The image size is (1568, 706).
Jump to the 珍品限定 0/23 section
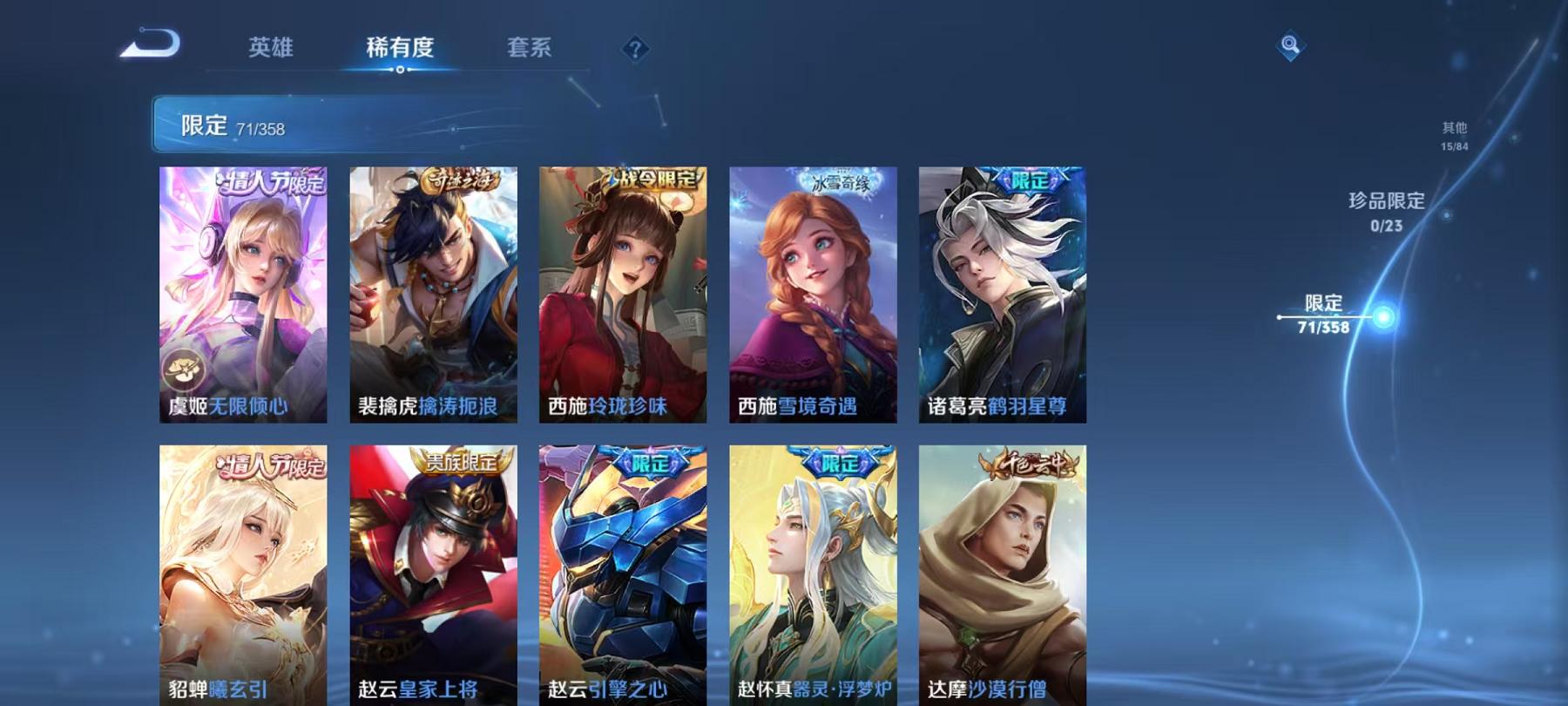pyautogui.click(x=1383, y=212)
